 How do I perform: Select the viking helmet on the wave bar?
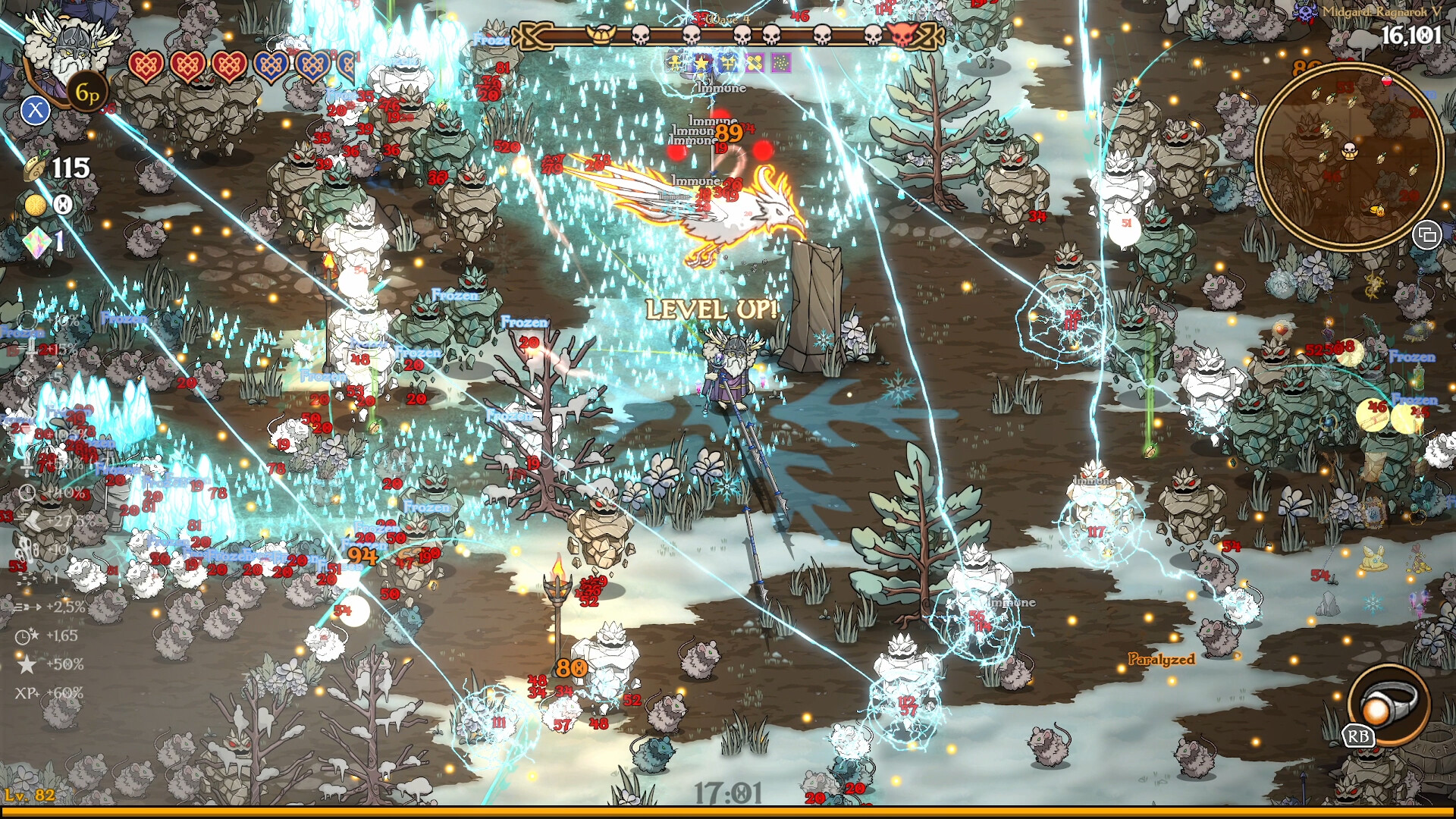pyautogui.click(x=601, y=36)
